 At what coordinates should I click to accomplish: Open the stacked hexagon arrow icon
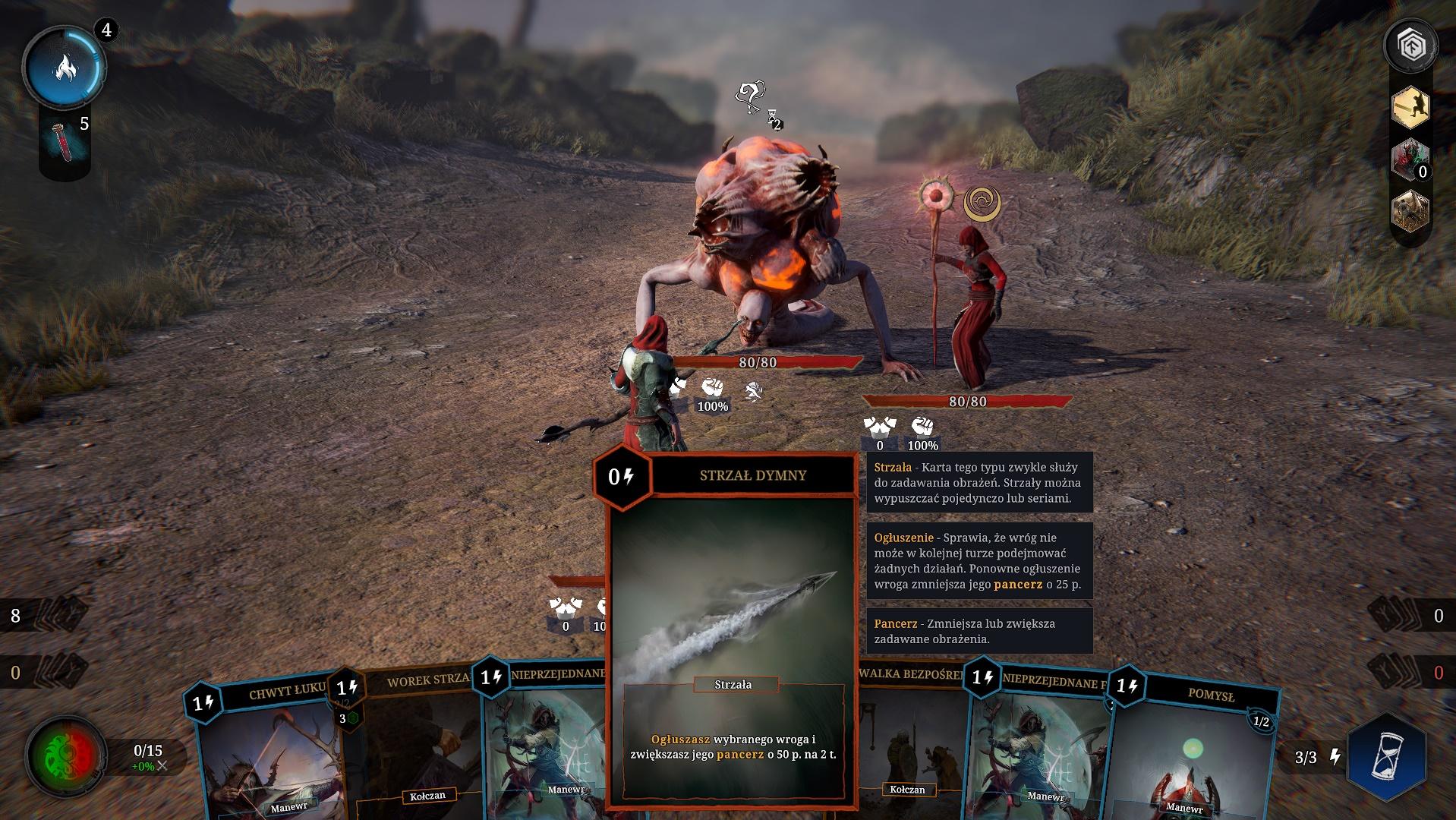point(1411,47)
